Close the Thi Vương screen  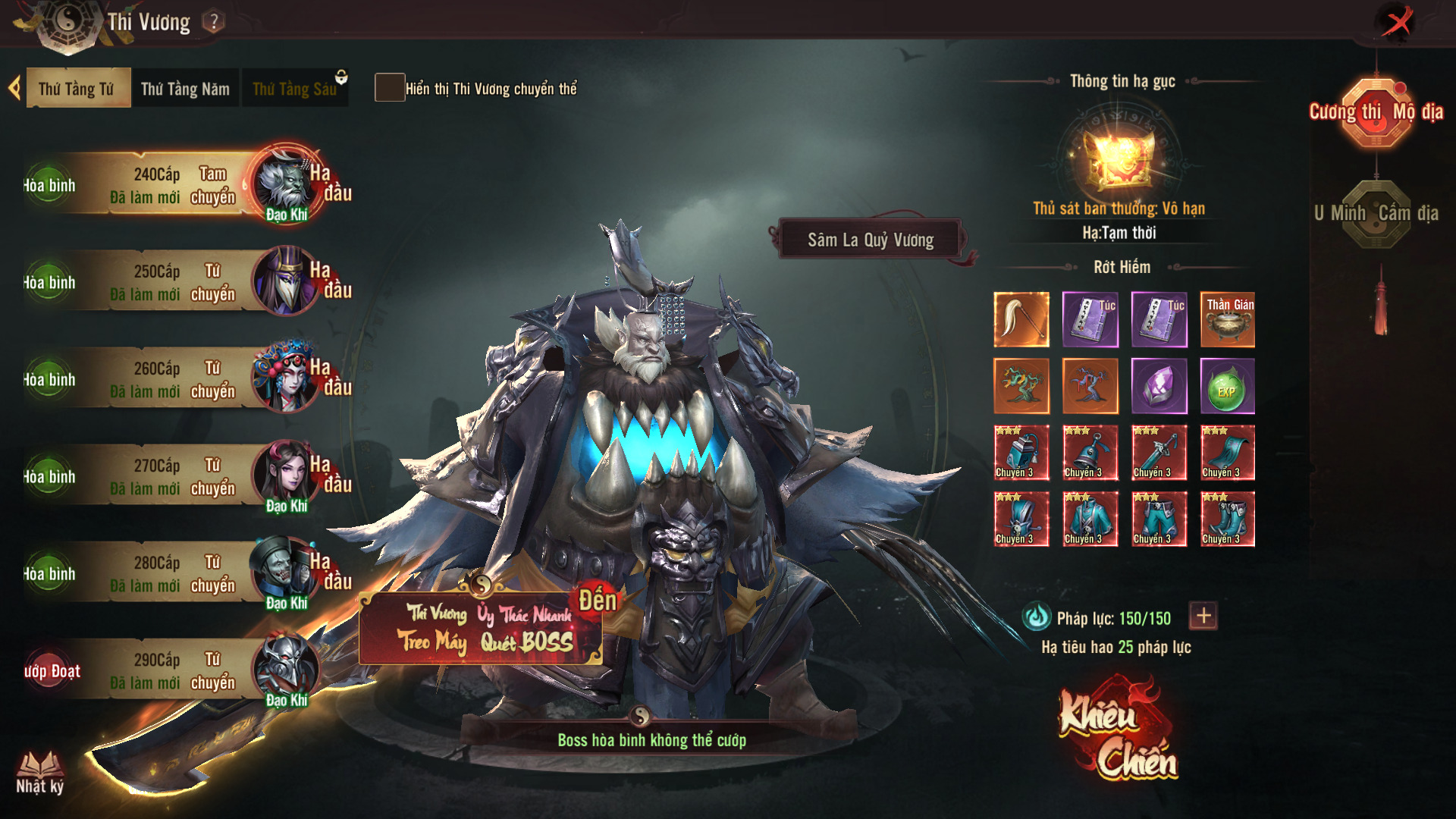click(1397, 21)
